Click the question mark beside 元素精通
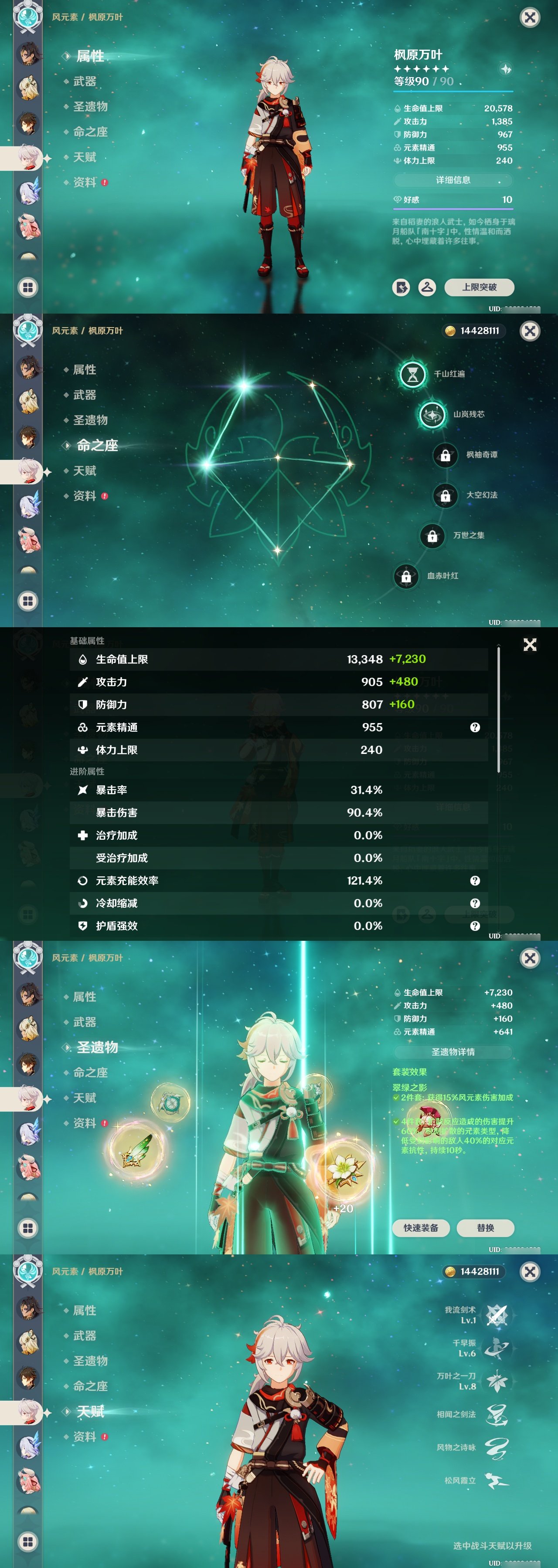 [x=475, y=727]
